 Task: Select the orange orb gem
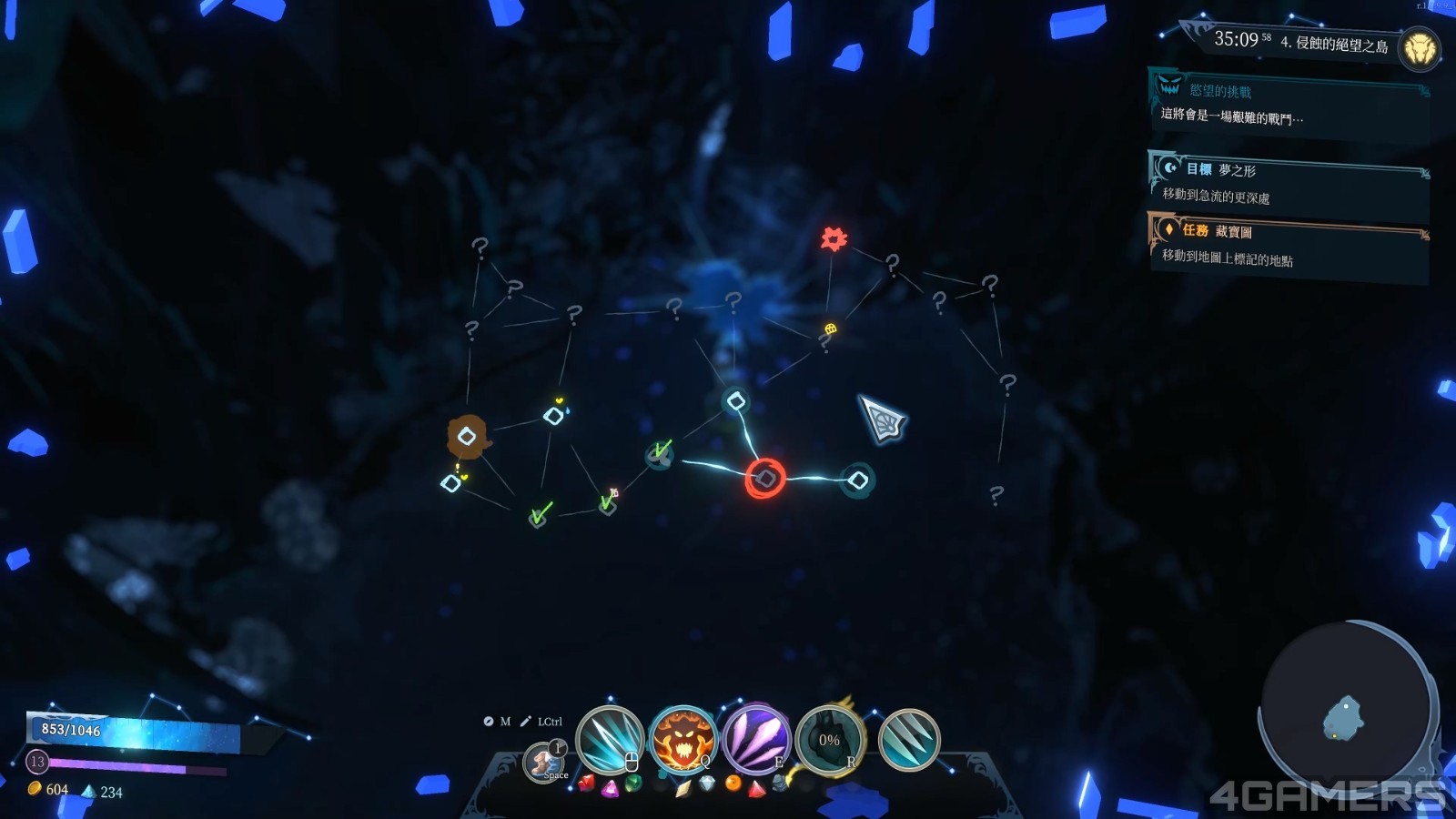click(733, 783)
